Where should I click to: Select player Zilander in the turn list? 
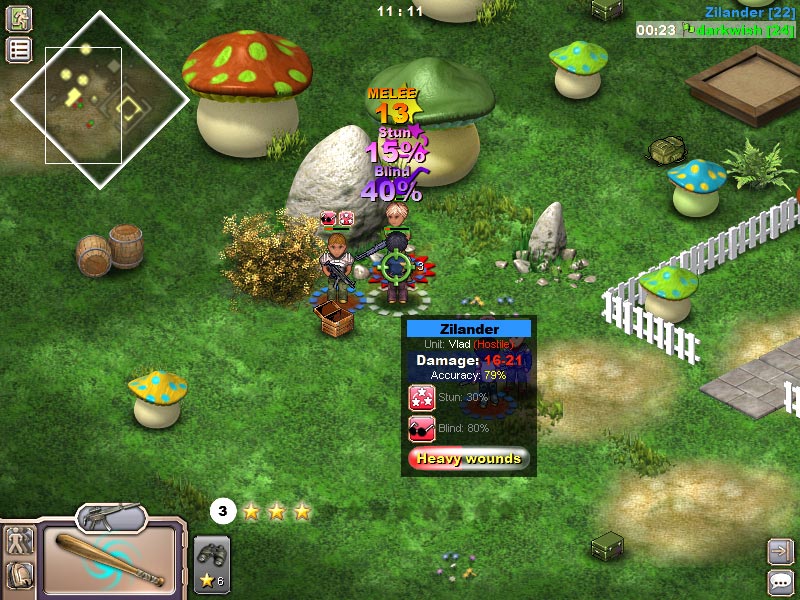pyautogui.click(x=749, y=12)
